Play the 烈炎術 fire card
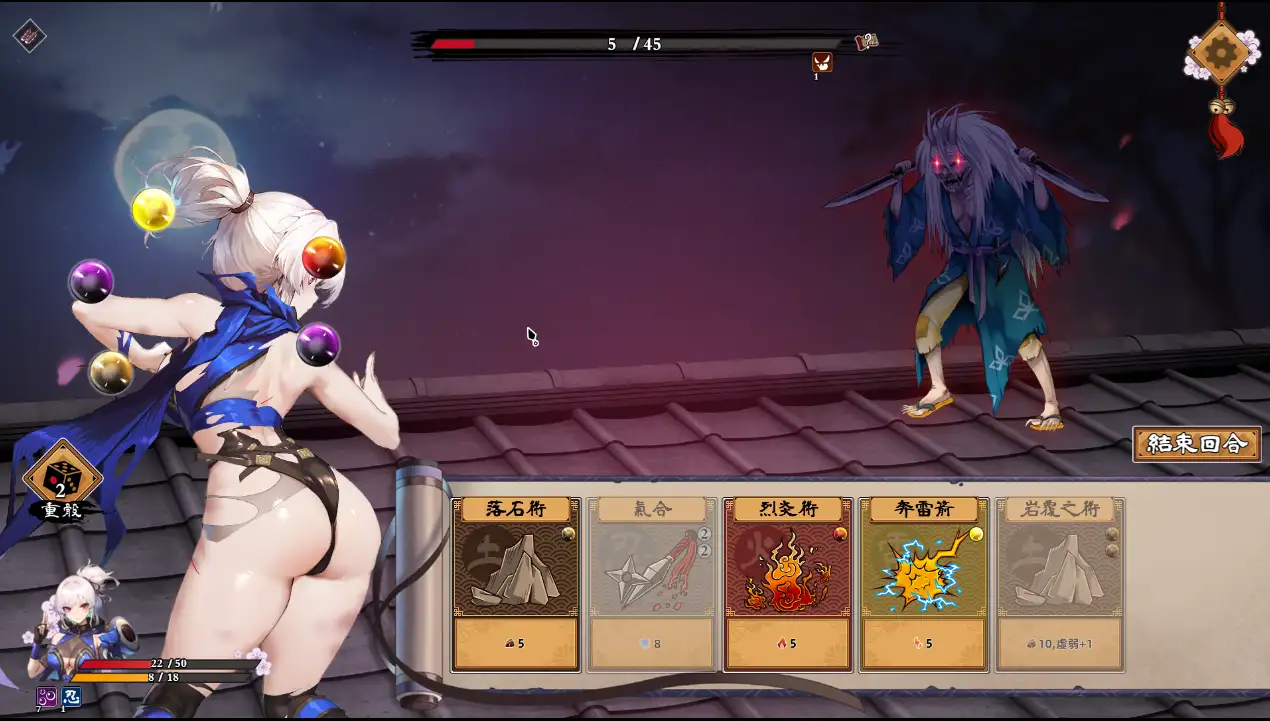Image resolution: width=1270 pixels, height=721 pixels. pyautogui.click(x=788, y=584)
